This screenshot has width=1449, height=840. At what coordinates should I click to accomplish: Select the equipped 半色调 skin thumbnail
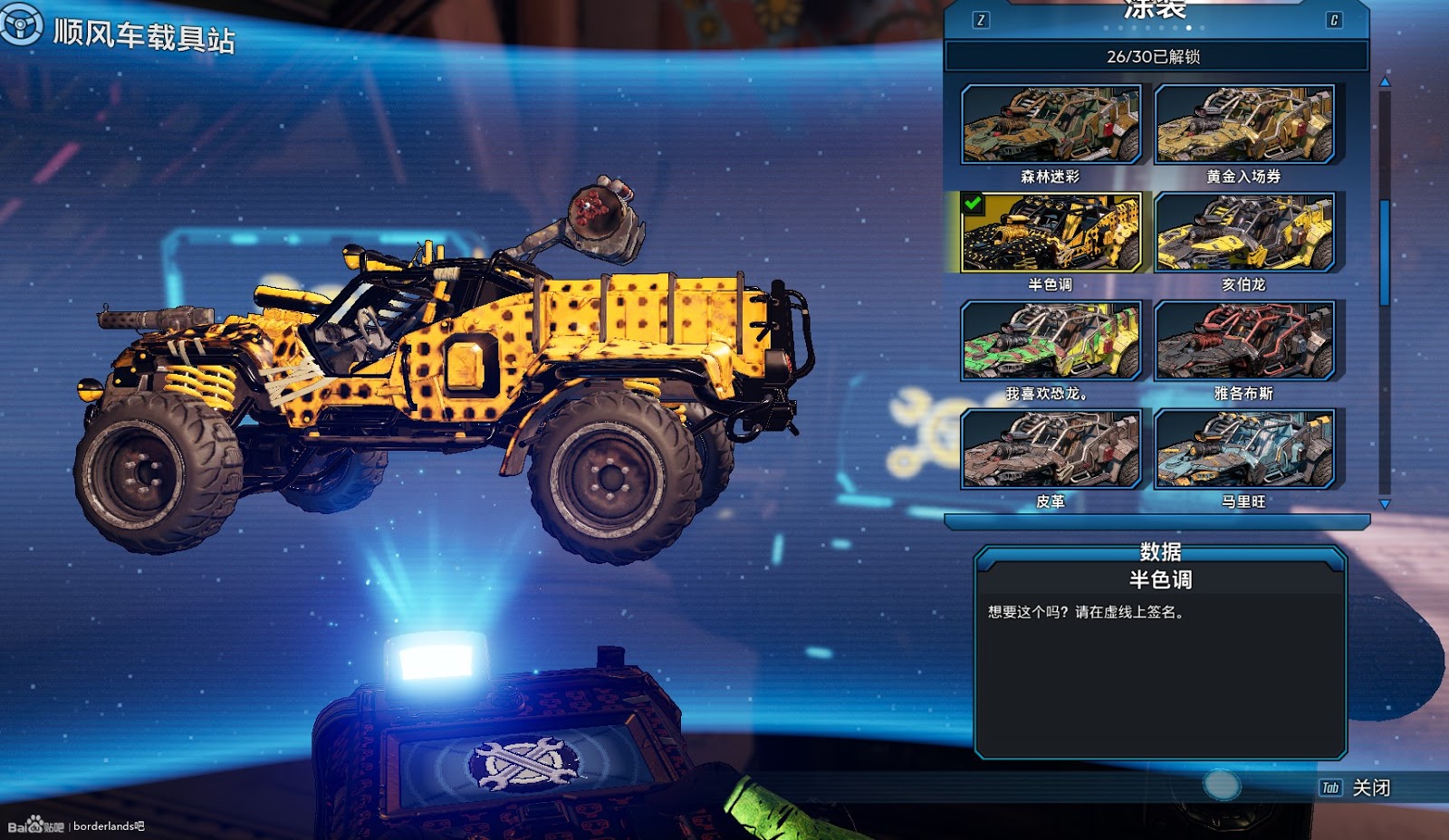pyautogui.click(x=1051, y=233)
